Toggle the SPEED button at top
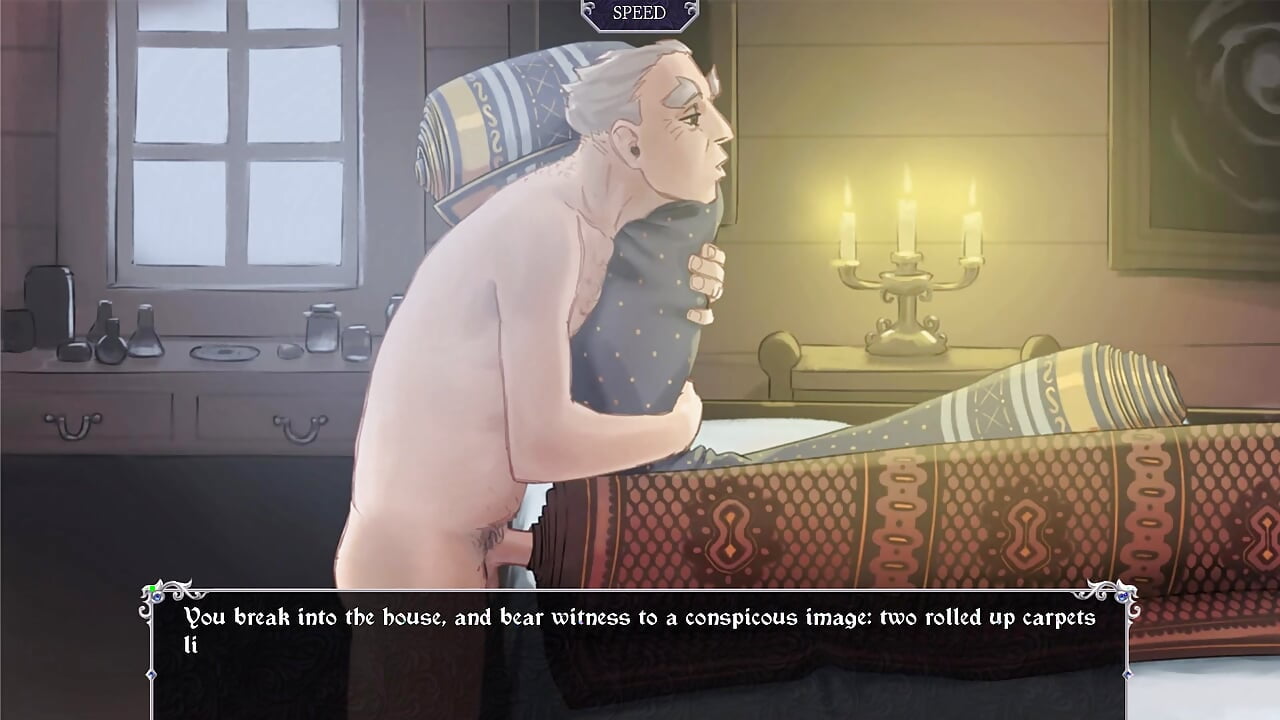Image resolution: width=1280 pixels, height=720 pixels. (639, 13)
